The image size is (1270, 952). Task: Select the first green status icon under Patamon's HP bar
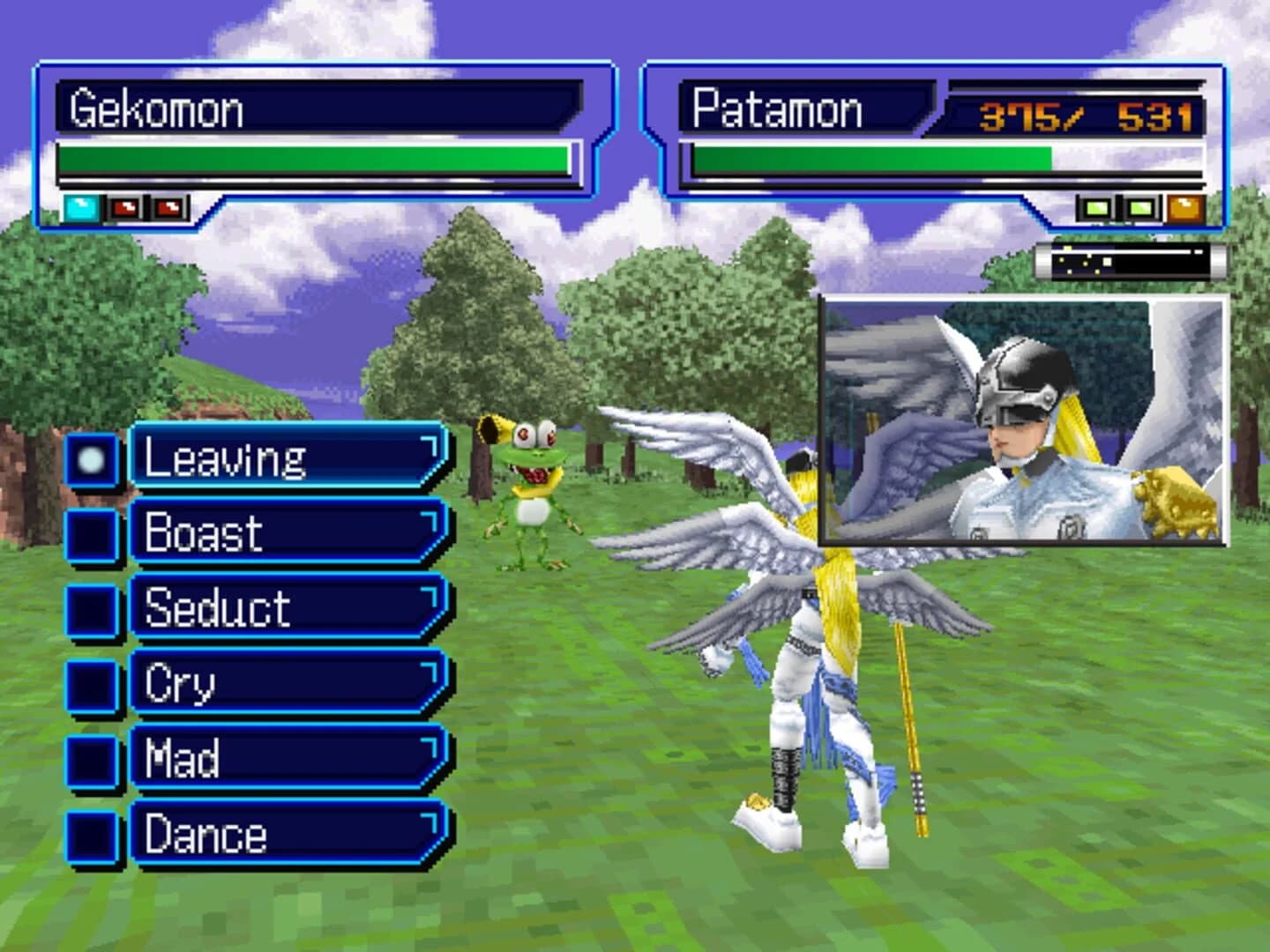pyautogui.click(x=1096, y=205)
